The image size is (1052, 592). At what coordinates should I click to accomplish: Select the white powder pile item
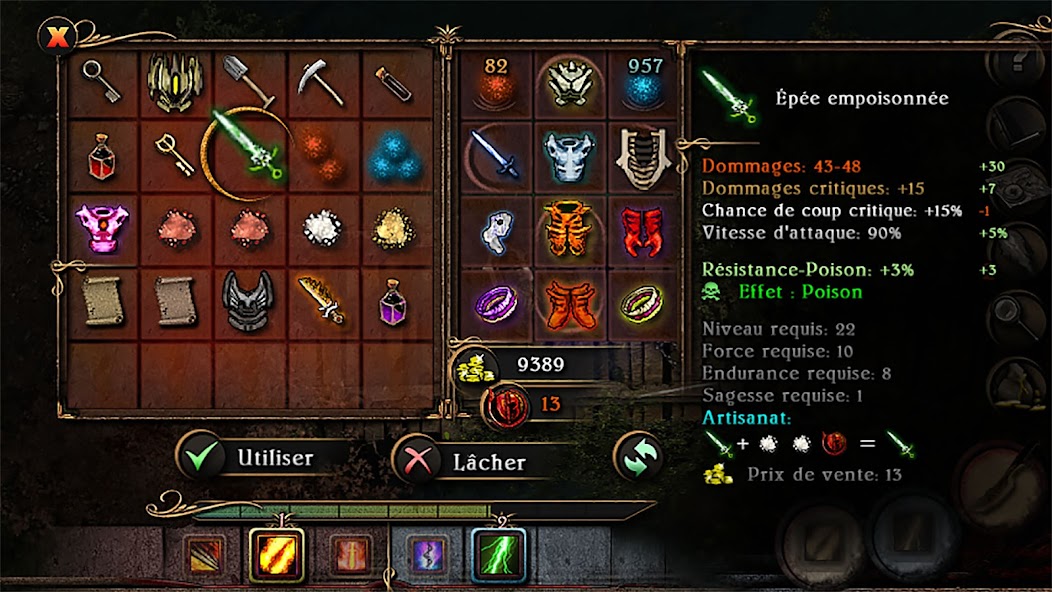320,229
